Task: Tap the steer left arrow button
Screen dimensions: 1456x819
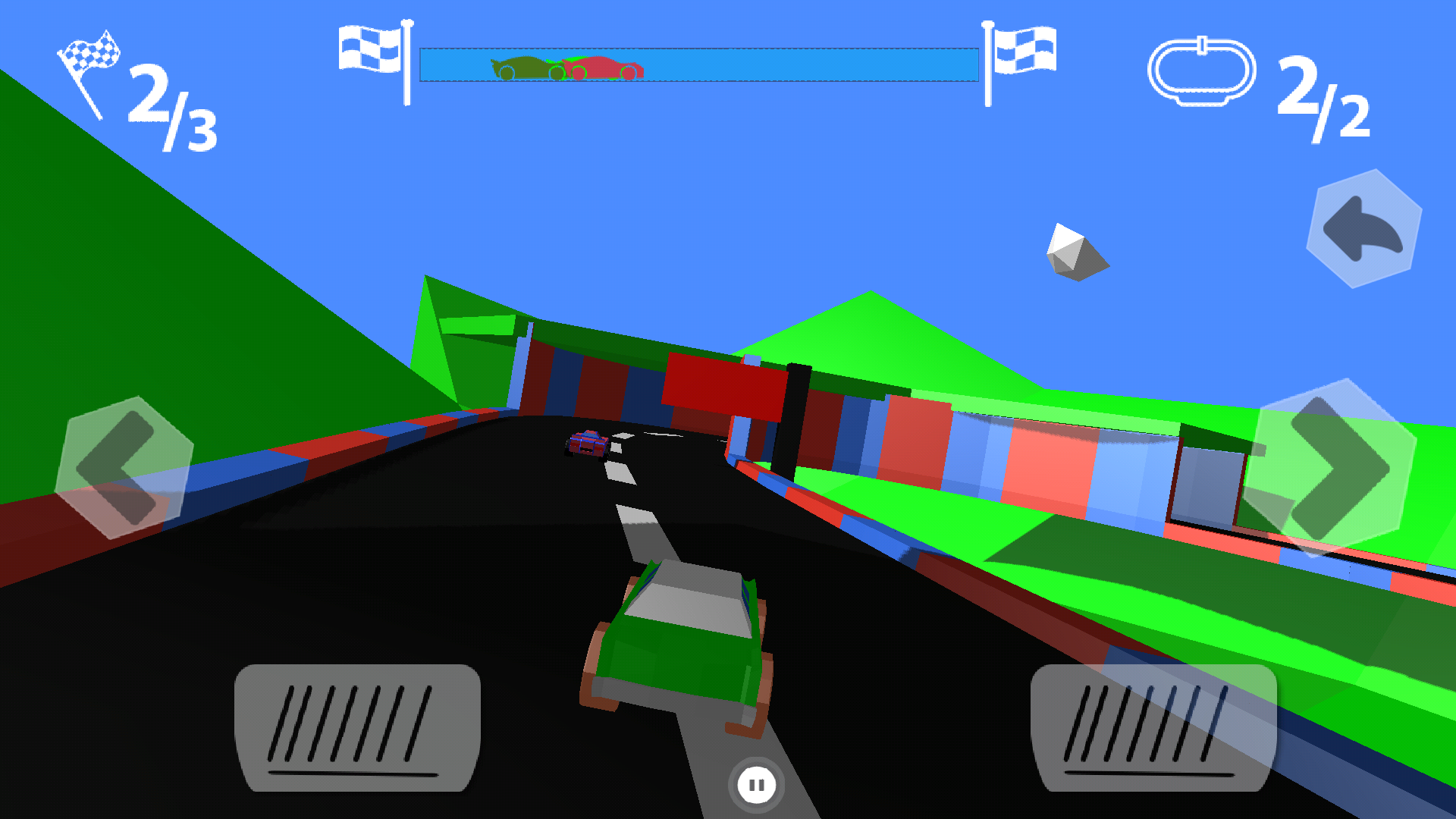Action: (124, 468)
